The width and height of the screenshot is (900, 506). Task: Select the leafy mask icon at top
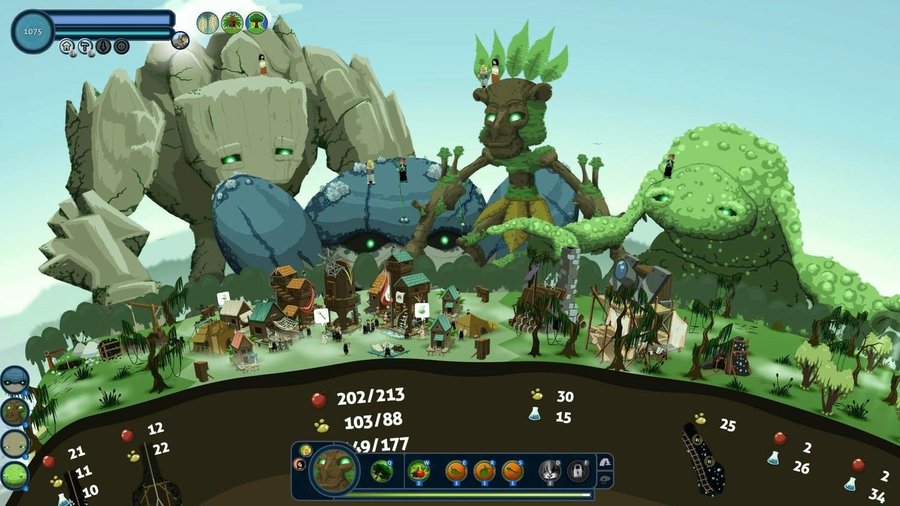pyautogui.click(x=232, y=22)
